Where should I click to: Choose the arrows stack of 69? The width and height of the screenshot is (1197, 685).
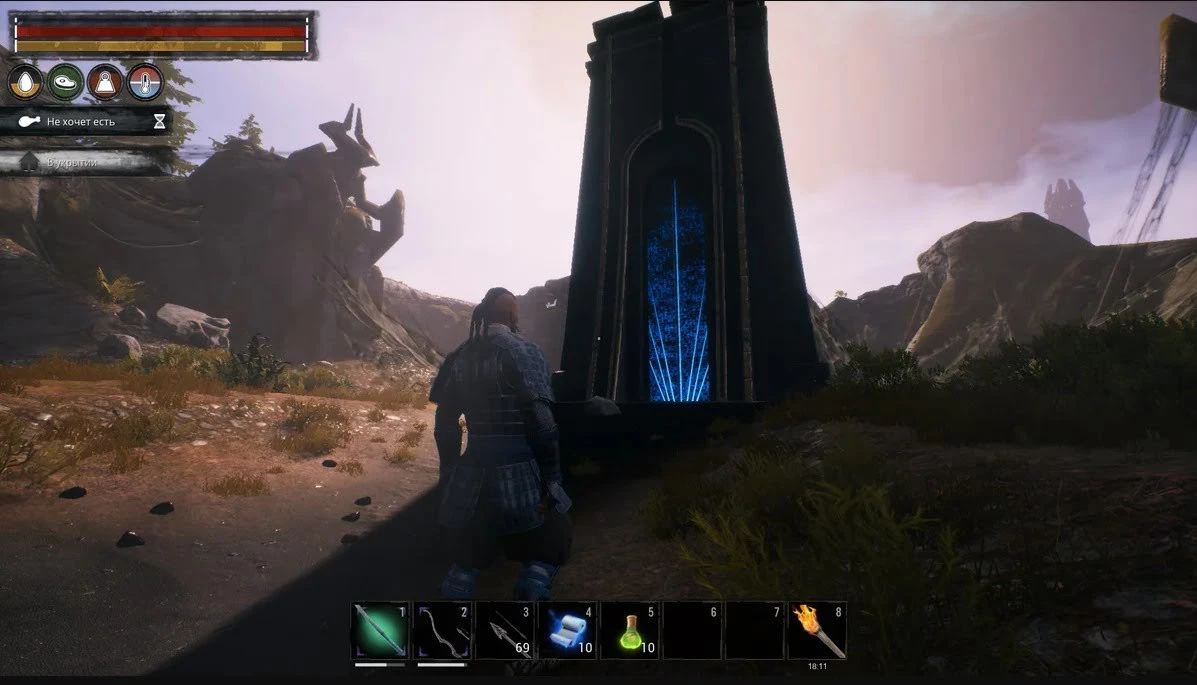pyautogui.click(x=505, y=630)
